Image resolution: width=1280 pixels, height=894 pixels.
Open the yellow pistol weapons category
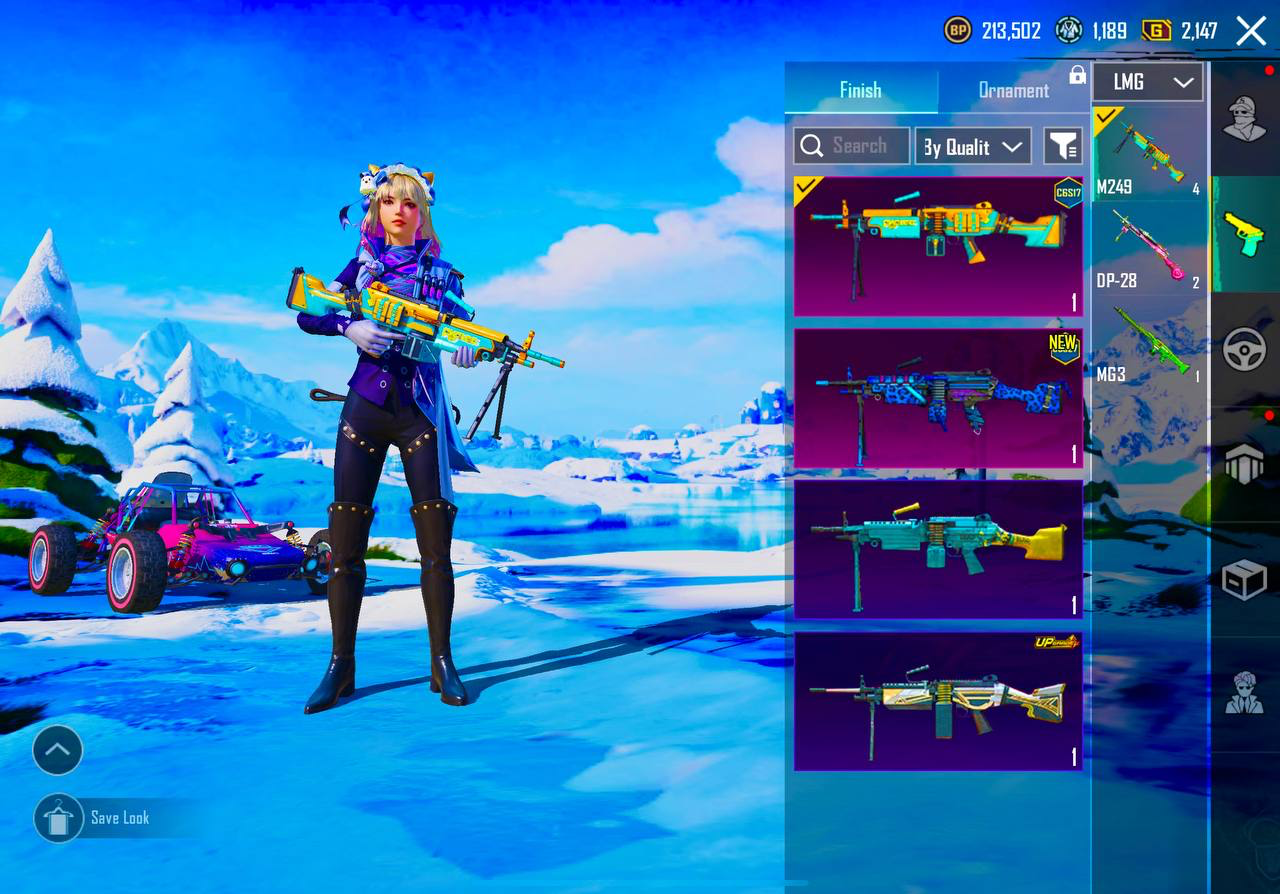(1244, 233)
